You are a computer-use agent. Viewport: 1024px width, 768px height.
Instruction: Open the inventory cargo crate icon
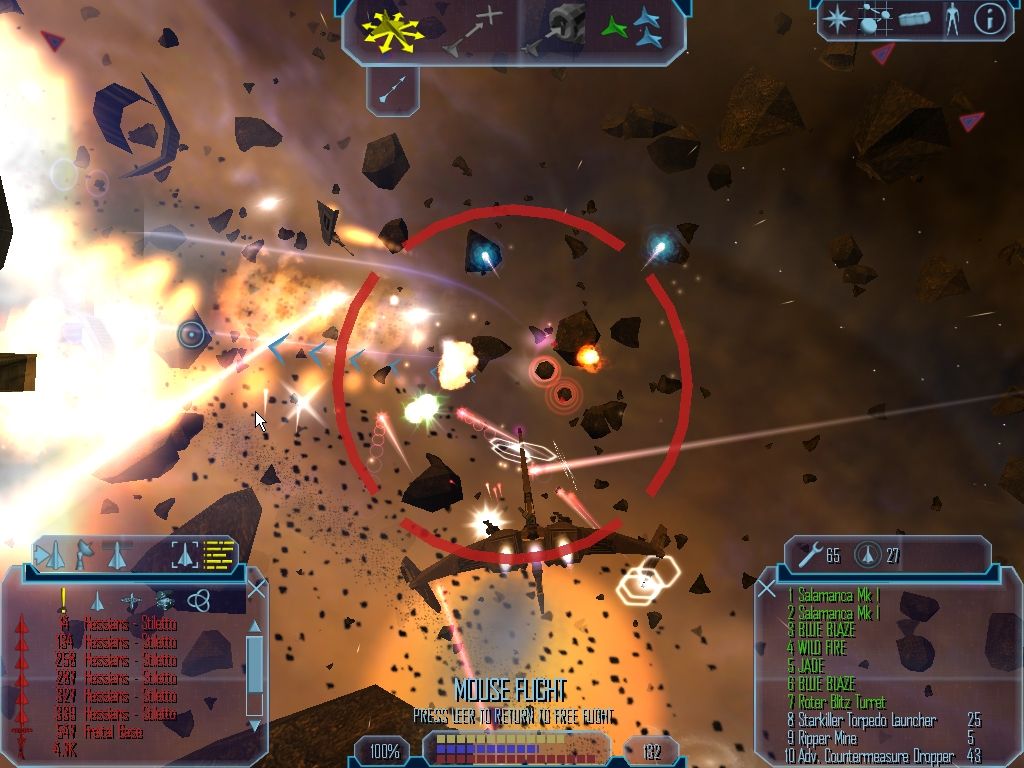(x=914, y=19)
